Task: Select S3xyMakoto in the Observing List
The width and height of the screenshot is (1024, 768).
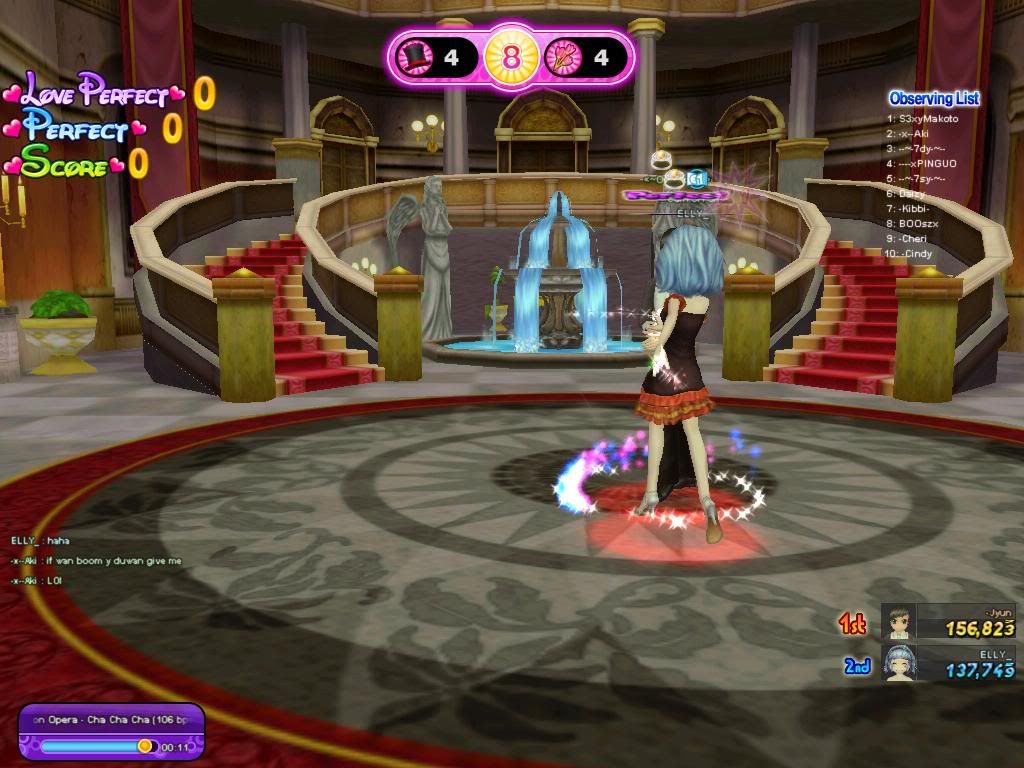Action: (929, 119)
